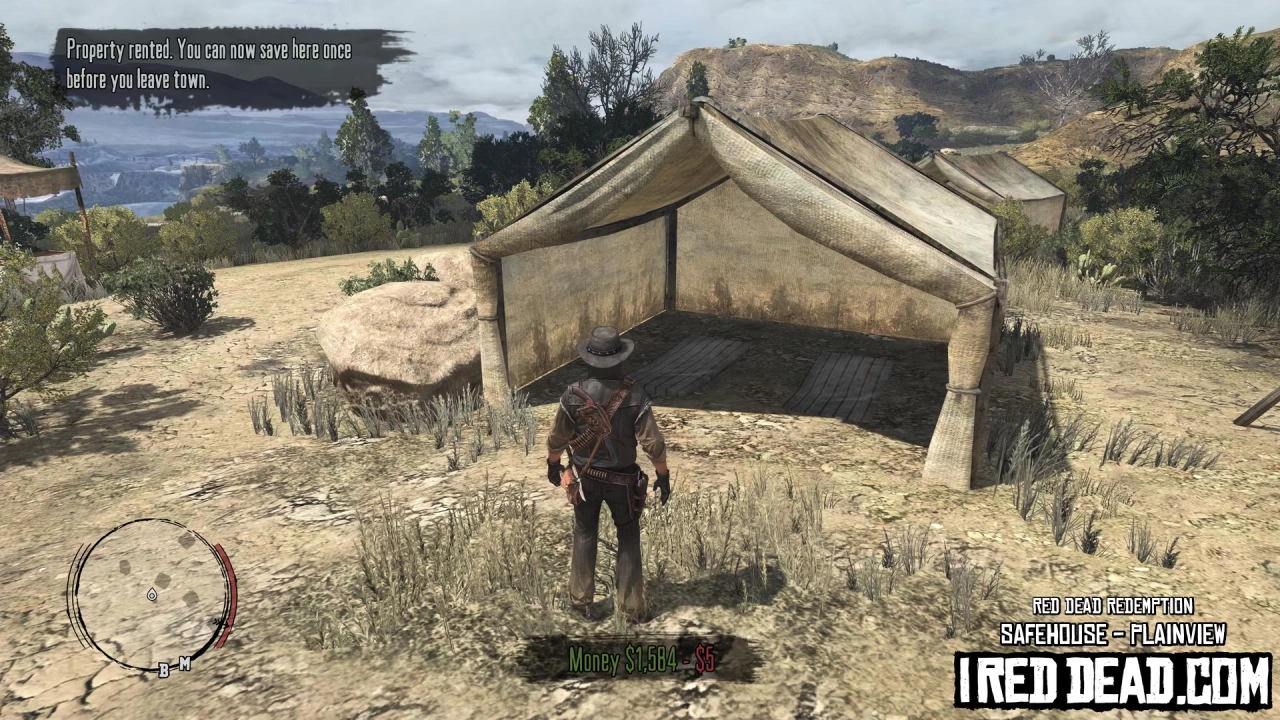Click the B marker below the minimap

pos(163,668)
